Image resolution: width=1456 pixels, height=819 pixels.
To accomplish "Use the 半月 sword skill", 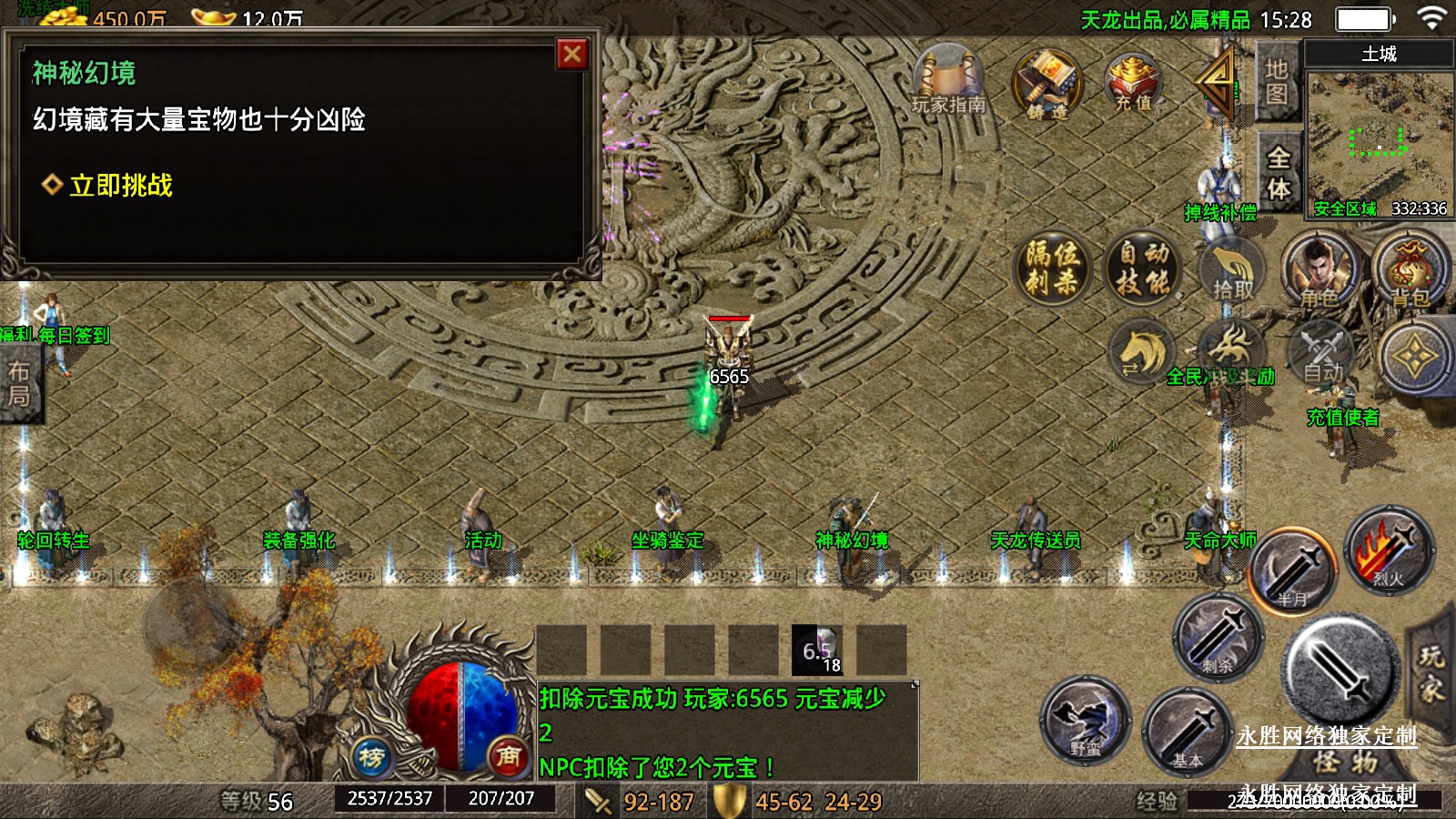I will [1293, 571].
